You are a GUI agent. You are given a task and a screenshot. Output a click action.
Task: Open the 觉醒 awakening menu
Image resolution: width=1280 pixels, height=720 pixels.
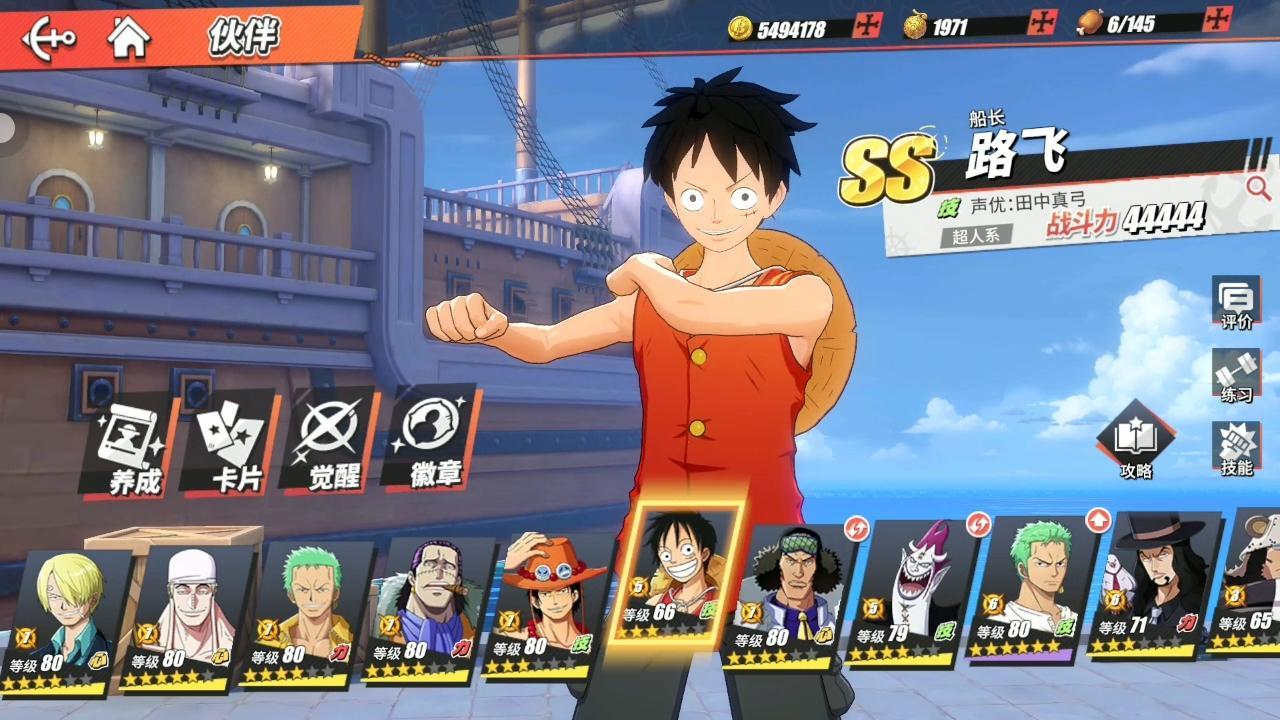click(x=332, y=443)
